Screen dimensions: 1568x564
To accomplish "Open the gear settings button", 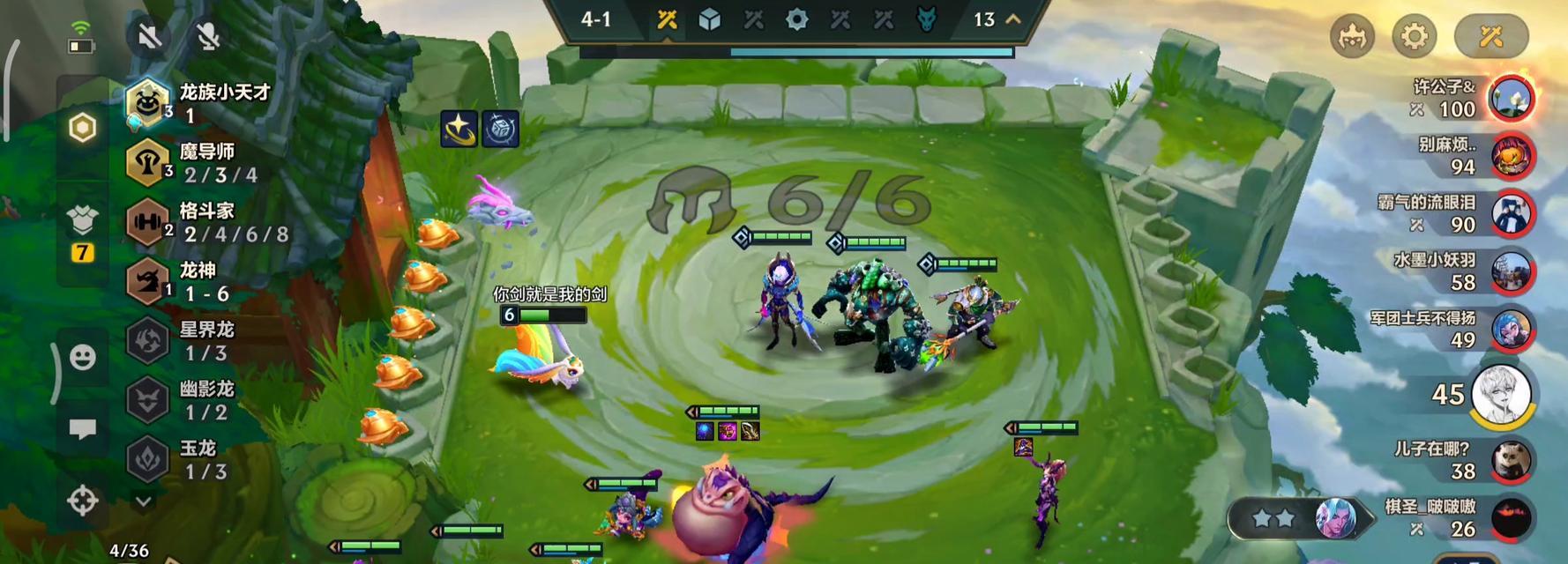I will tap(1414, 36).
